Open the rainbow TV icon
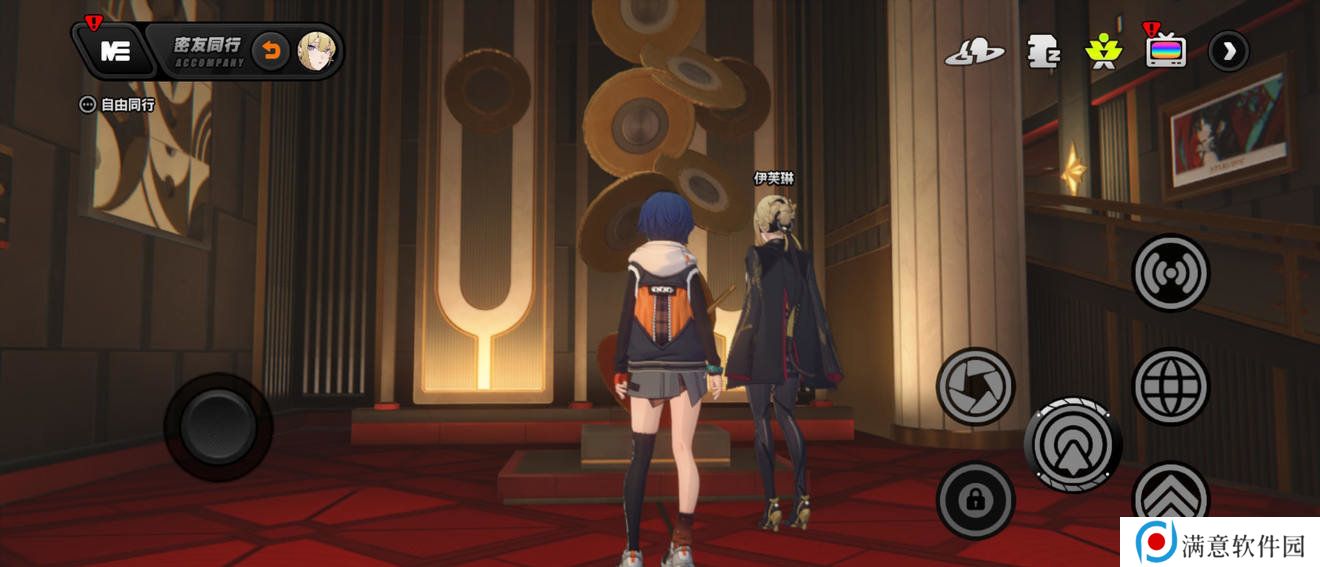 [x=1166, y=50]
